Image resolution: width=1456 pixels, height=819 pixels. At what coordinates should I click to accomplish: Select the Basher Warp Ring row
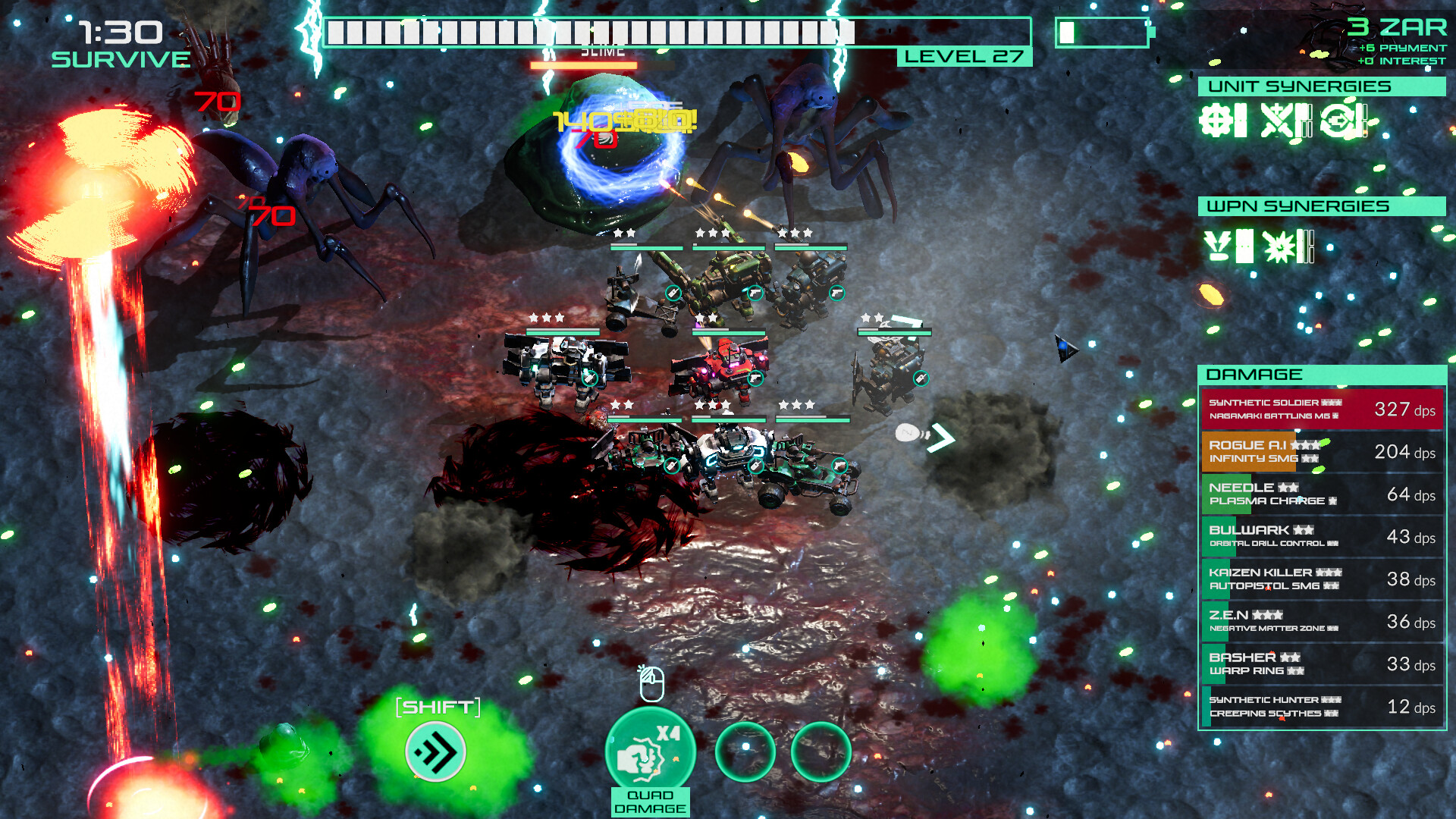(x=1322, y=664)
